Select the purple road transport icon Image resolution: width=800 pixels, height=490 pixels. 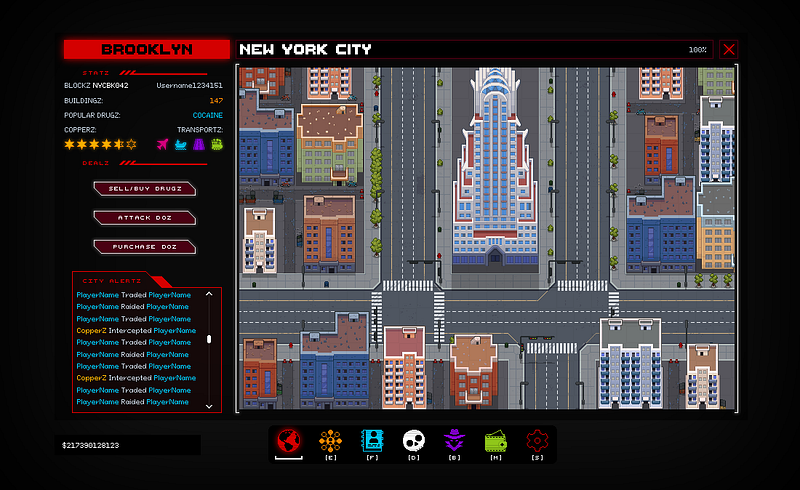pyautogui.click(x=199, y=145)
